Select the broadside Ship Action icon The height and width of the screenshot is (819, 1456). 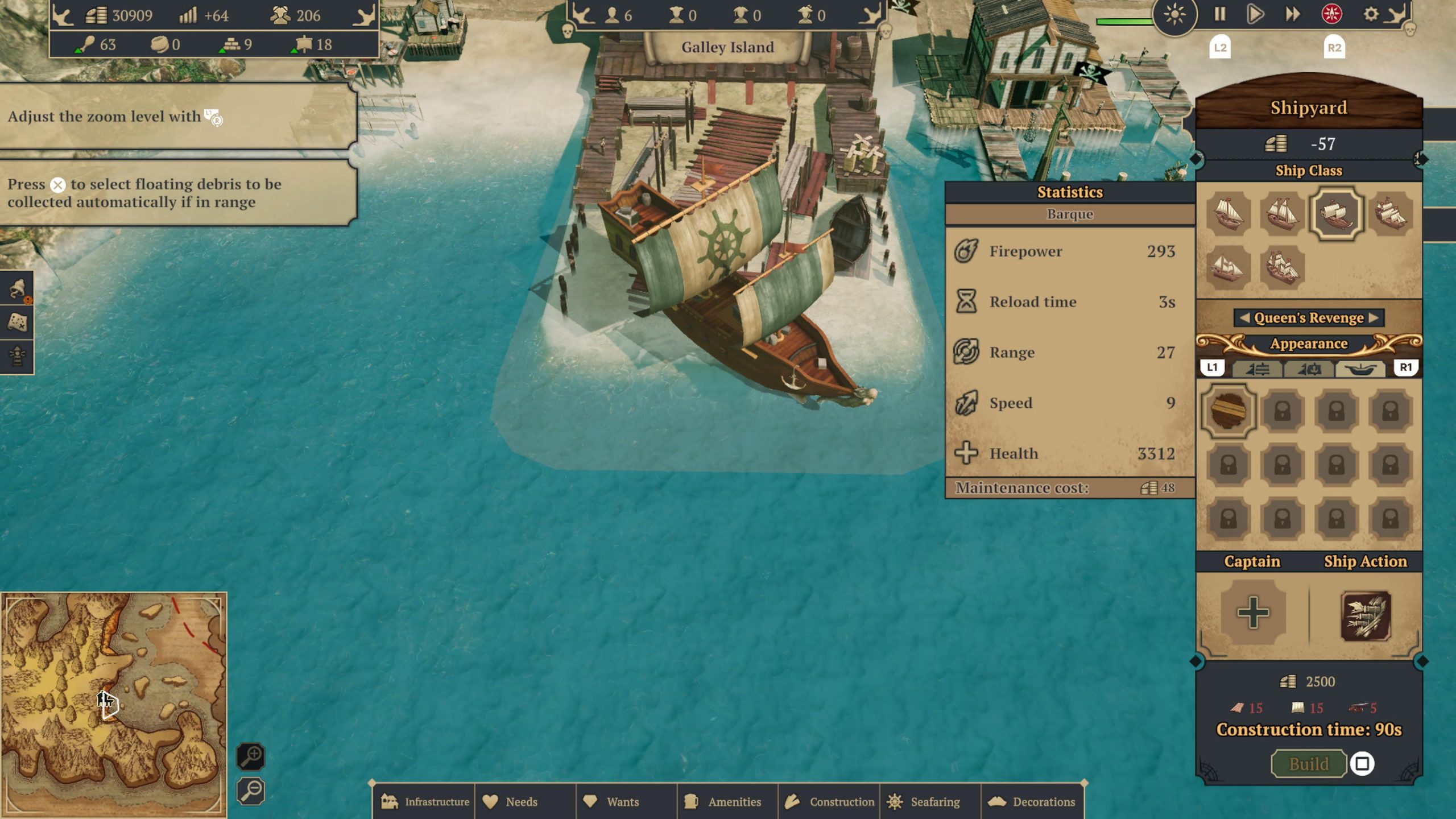click(x=1365, y=616)
